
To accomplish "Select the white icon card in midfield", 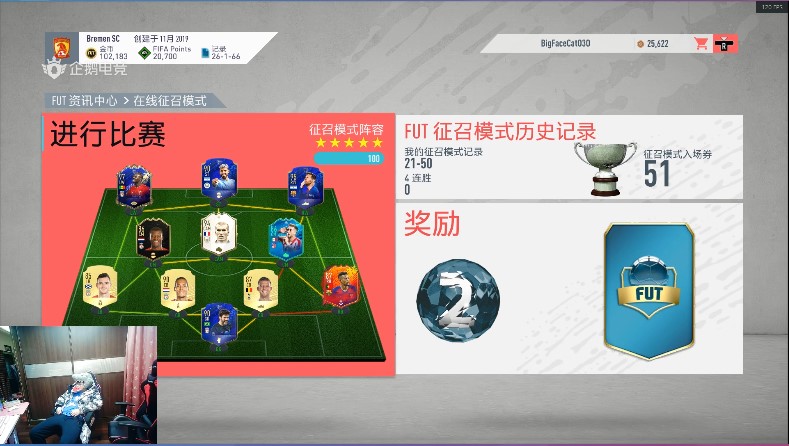I will point(216,235).
